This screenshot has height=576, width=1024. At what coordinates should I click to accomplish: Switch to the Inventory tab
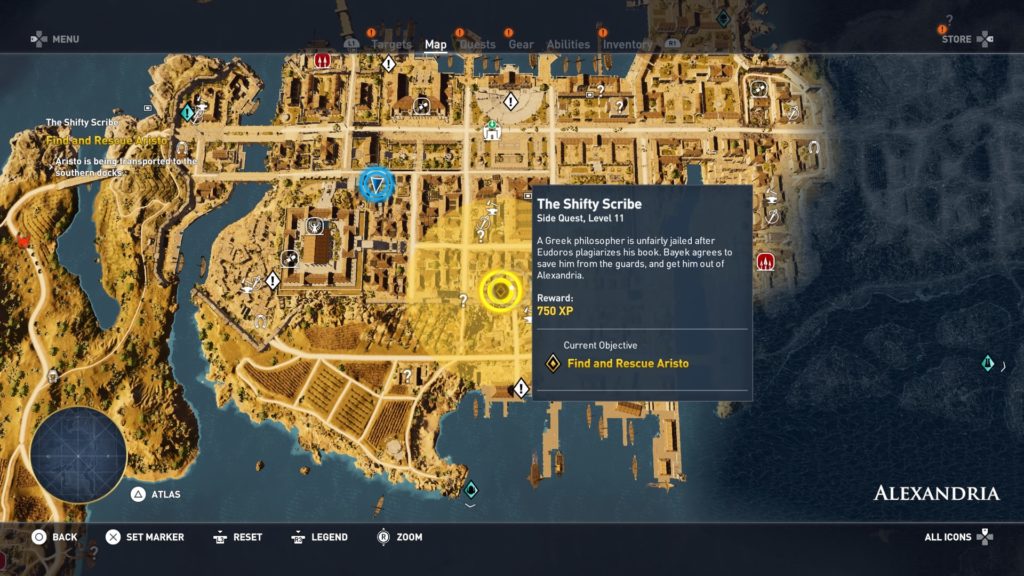click(x=627, y=44)
